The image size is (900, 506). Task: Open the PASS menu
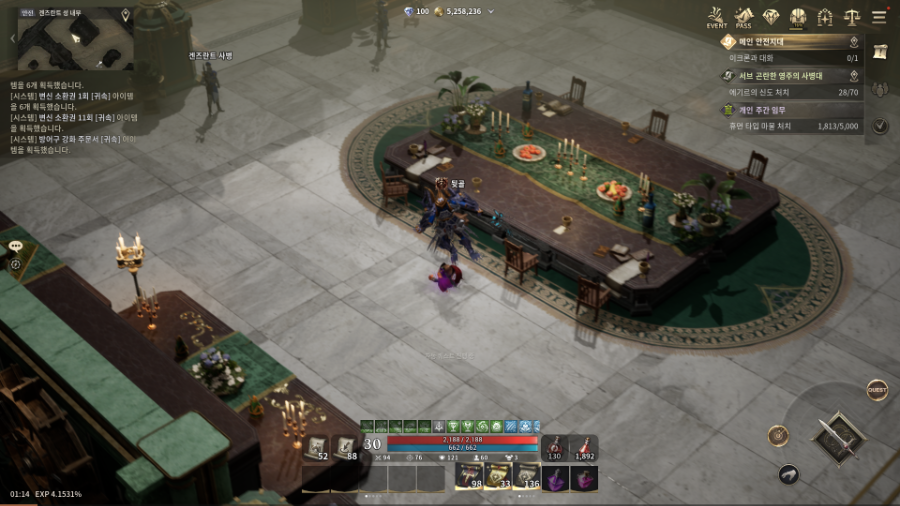[x=743, y=18]
